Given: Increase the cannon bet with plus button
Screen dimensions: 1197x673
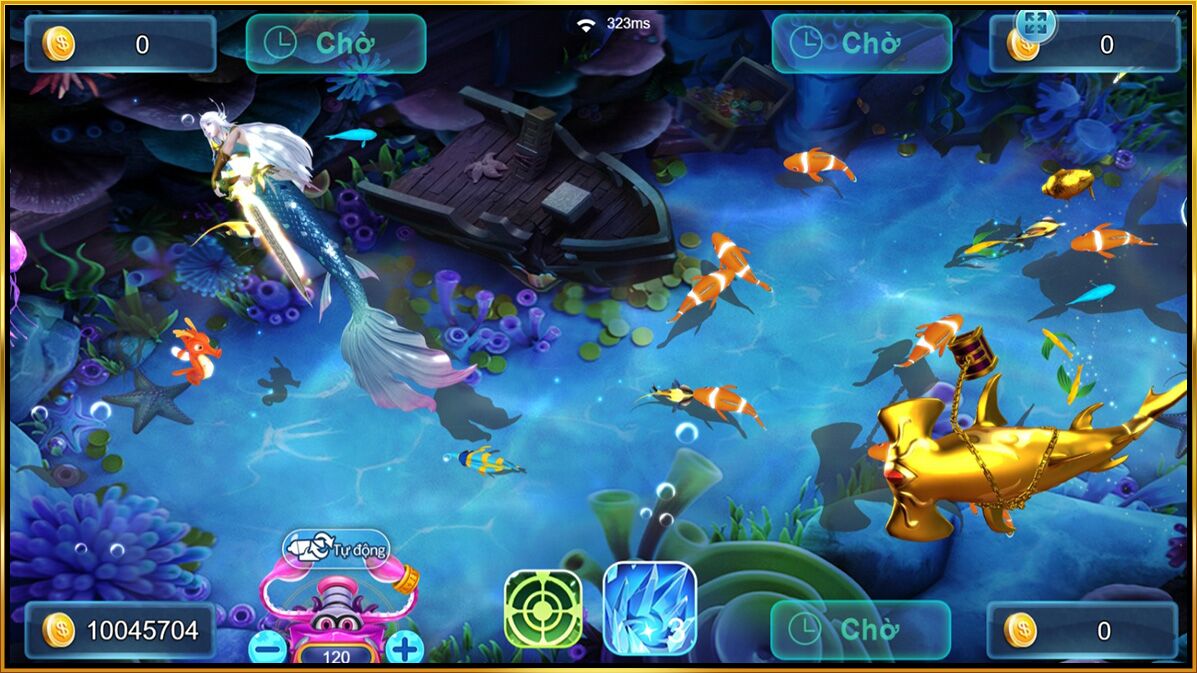Looking at the screenshot, I should click(x=404, y=649).
